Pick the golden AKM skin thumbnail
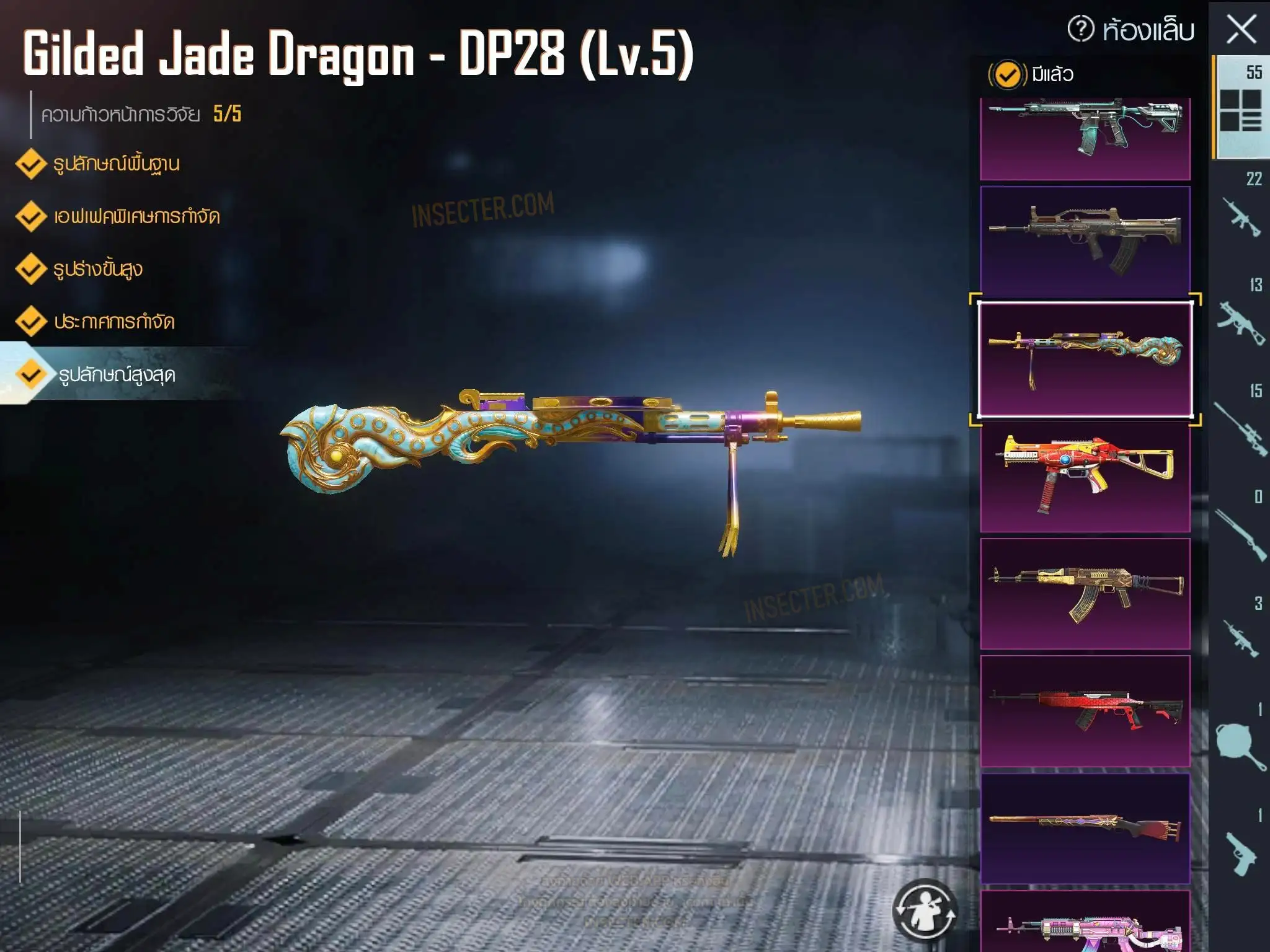The width and height of the screenshot is (1270, 952). point(1085,593)
